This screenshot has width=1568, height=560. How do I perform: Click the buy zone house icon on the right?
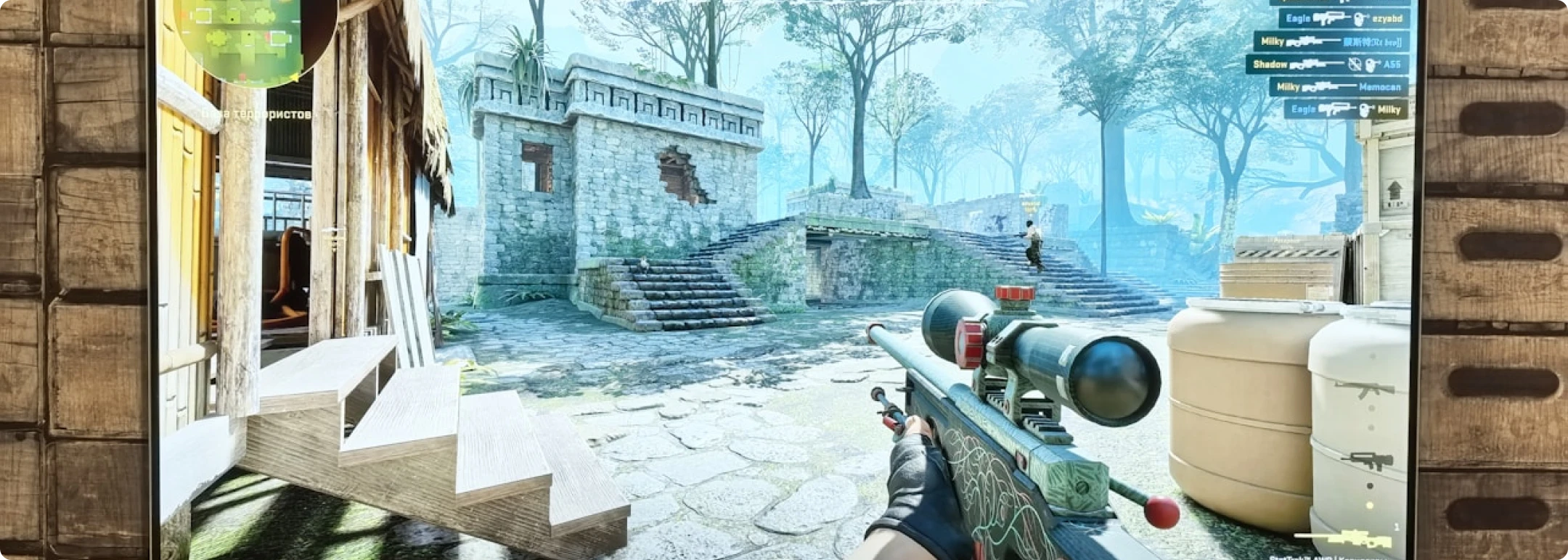click(1395, 191)
